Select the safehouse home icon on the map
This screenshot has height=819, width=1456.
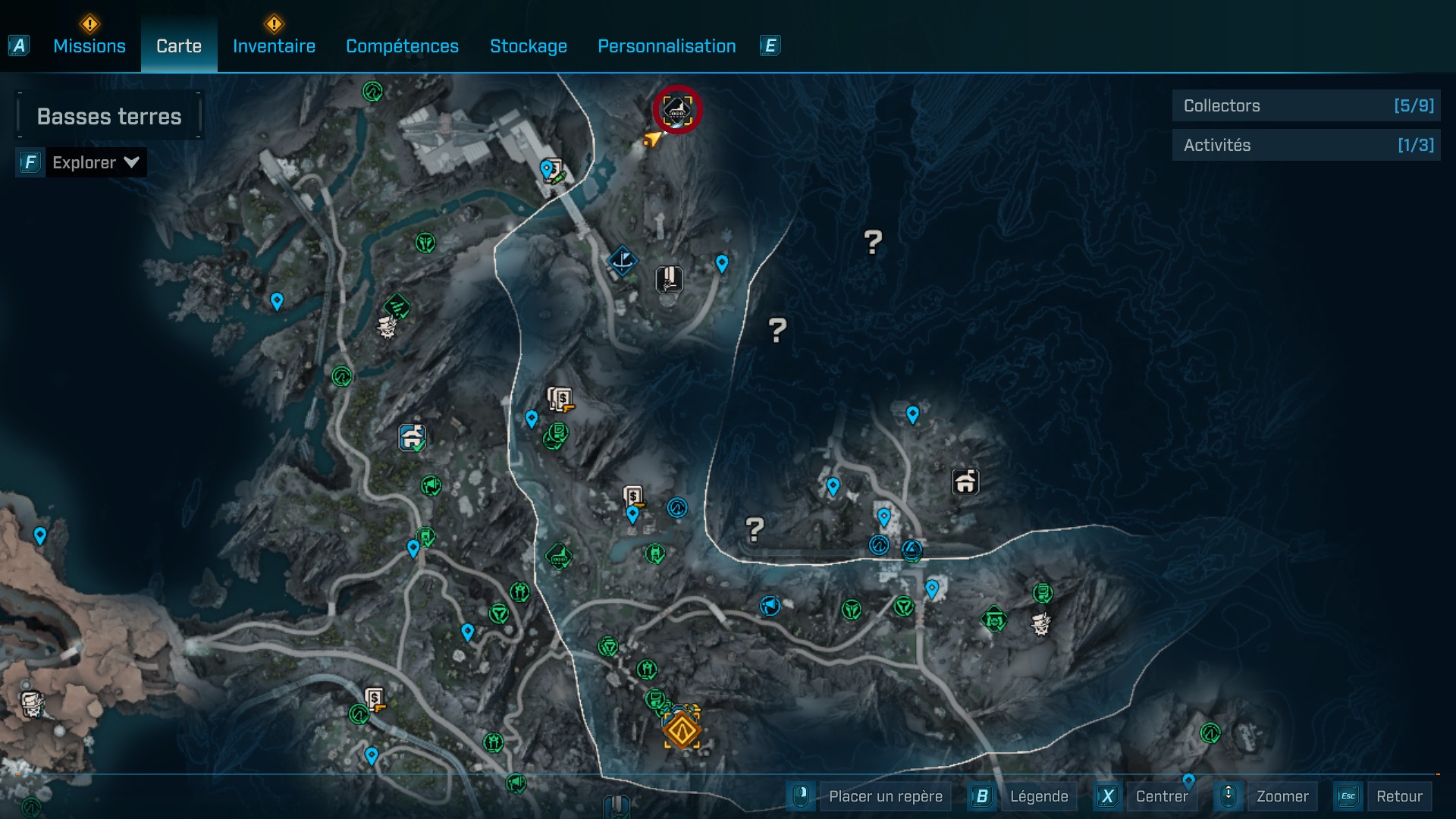[x=965, y=481]
